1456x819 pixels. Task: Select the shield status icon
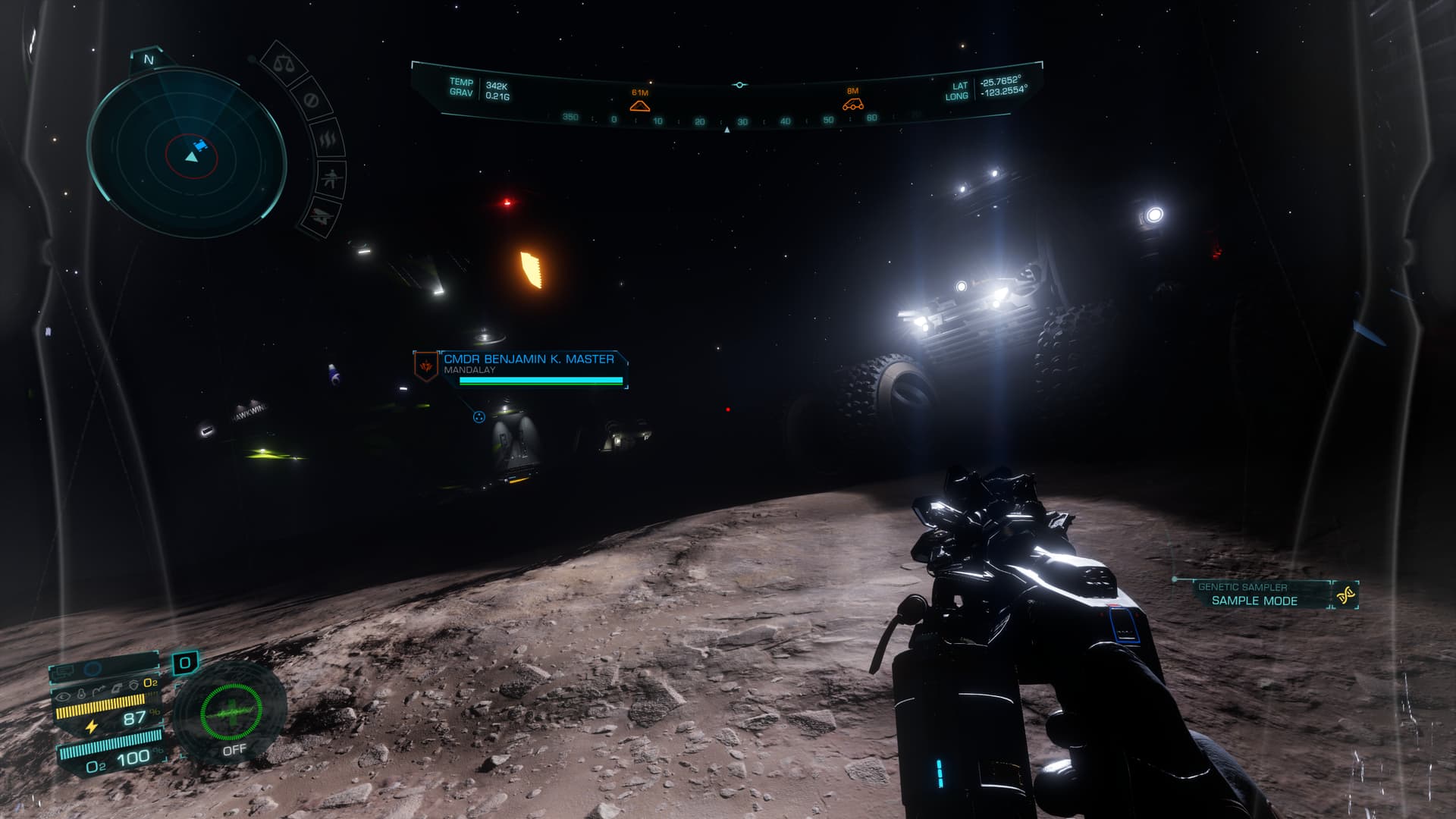(x=133, y=685)
